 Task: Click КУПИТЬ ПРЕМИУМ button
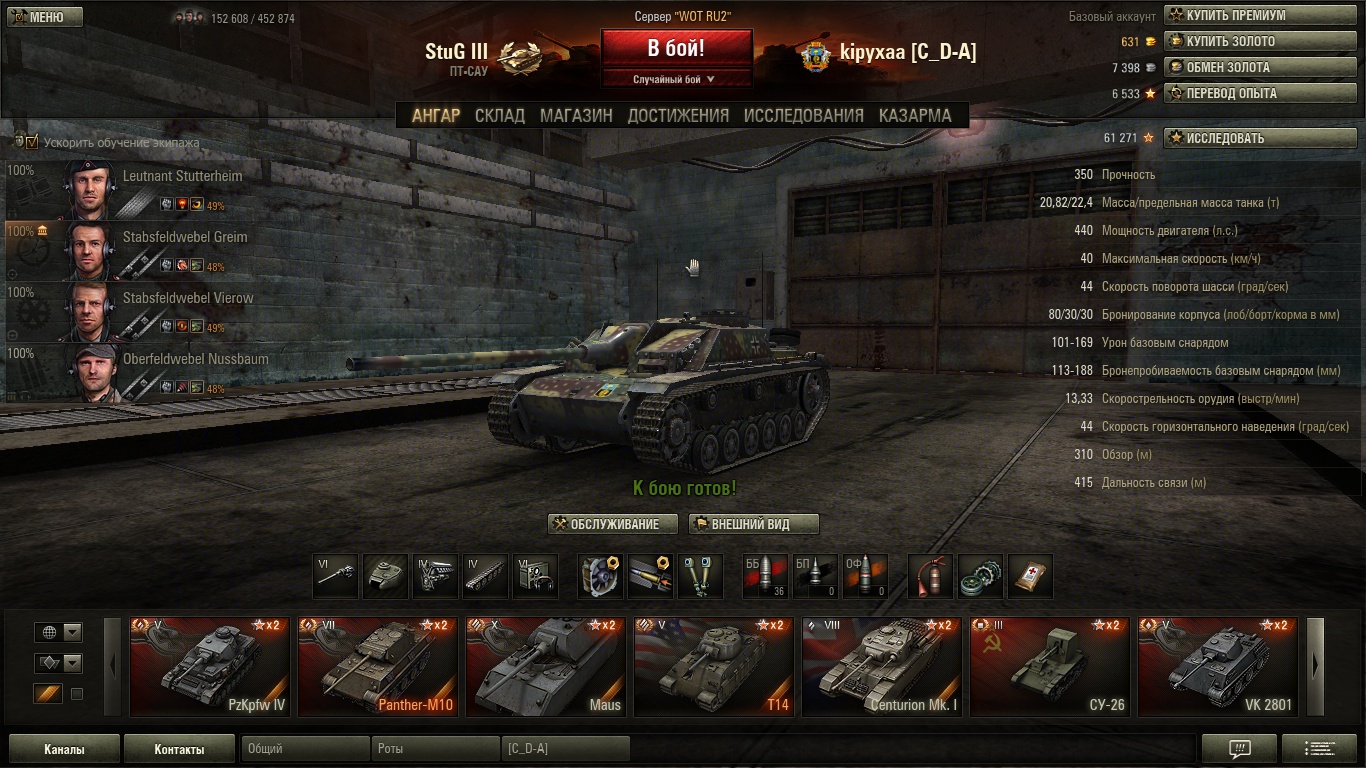coord(1244,16)
